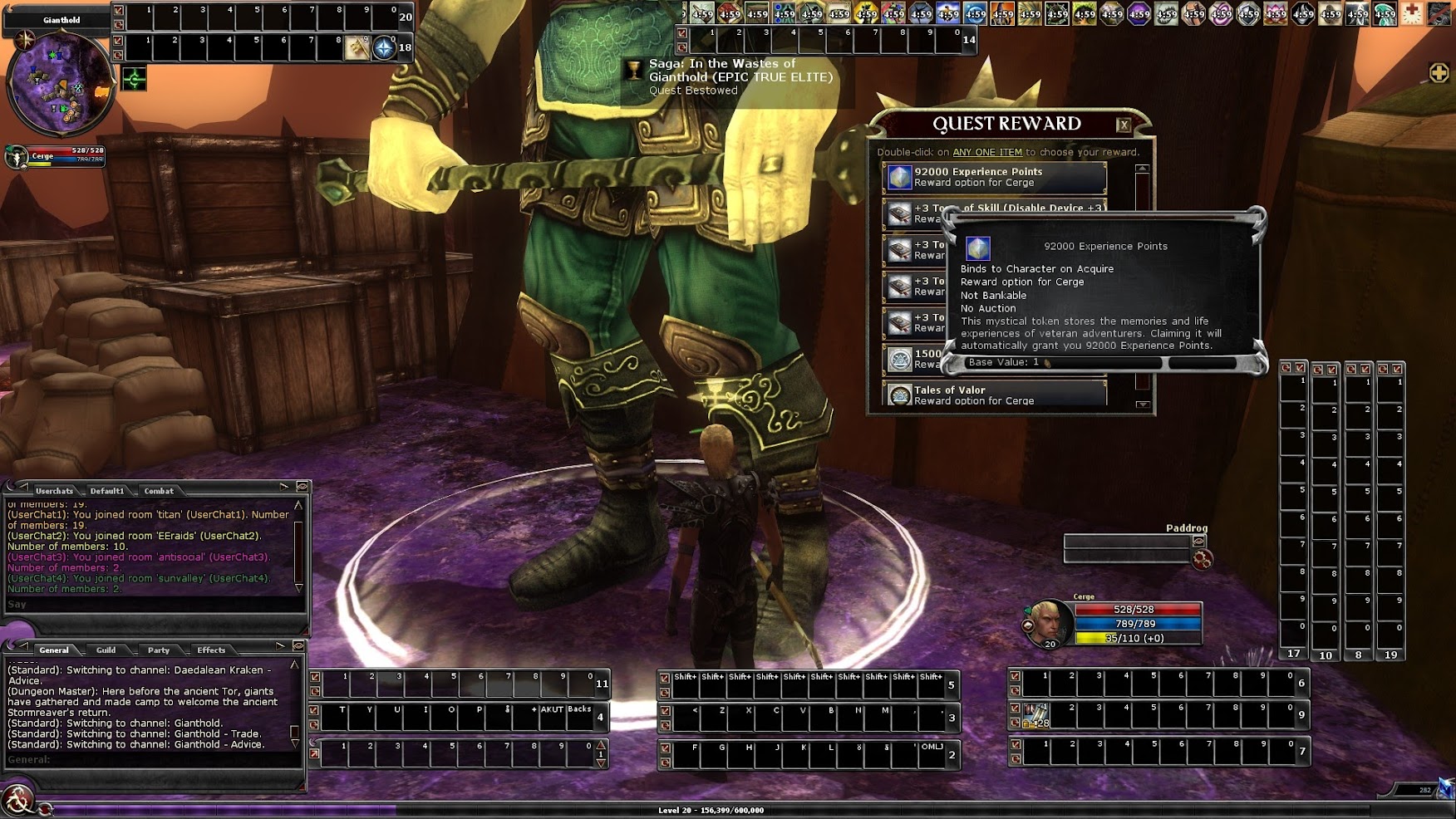Select the 92000 Experience Points reward

994,177
